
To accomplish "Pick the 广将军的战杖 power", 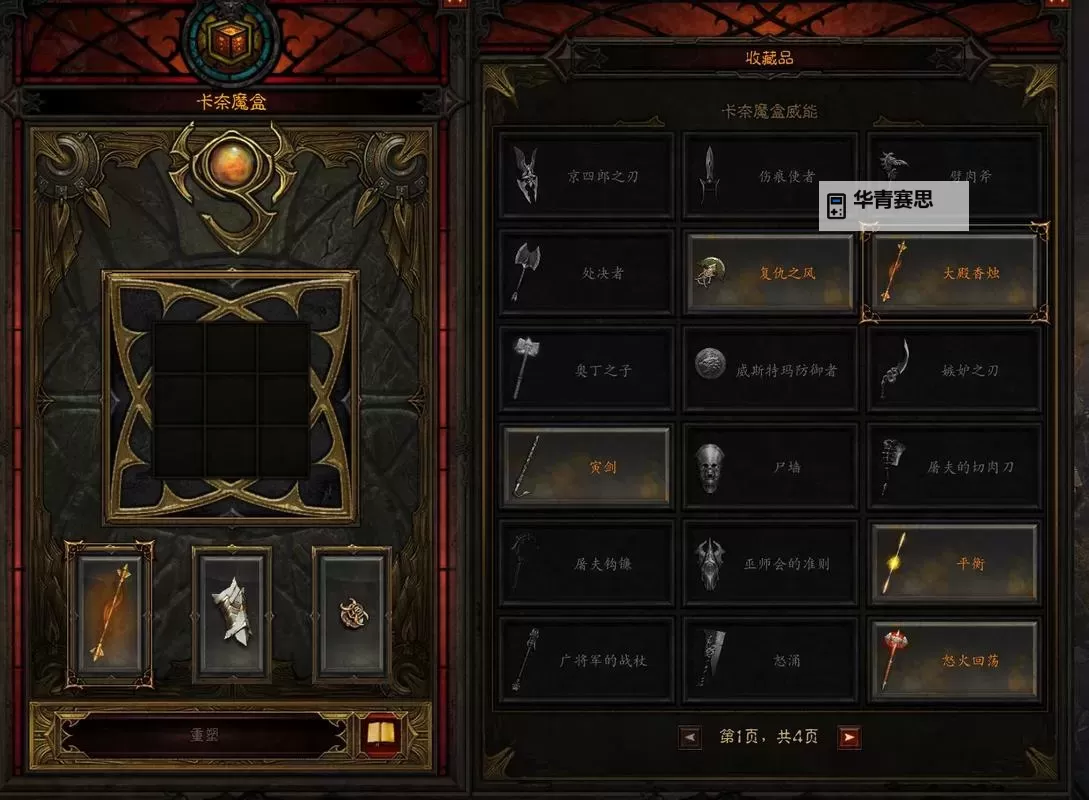I will (586, 661).
